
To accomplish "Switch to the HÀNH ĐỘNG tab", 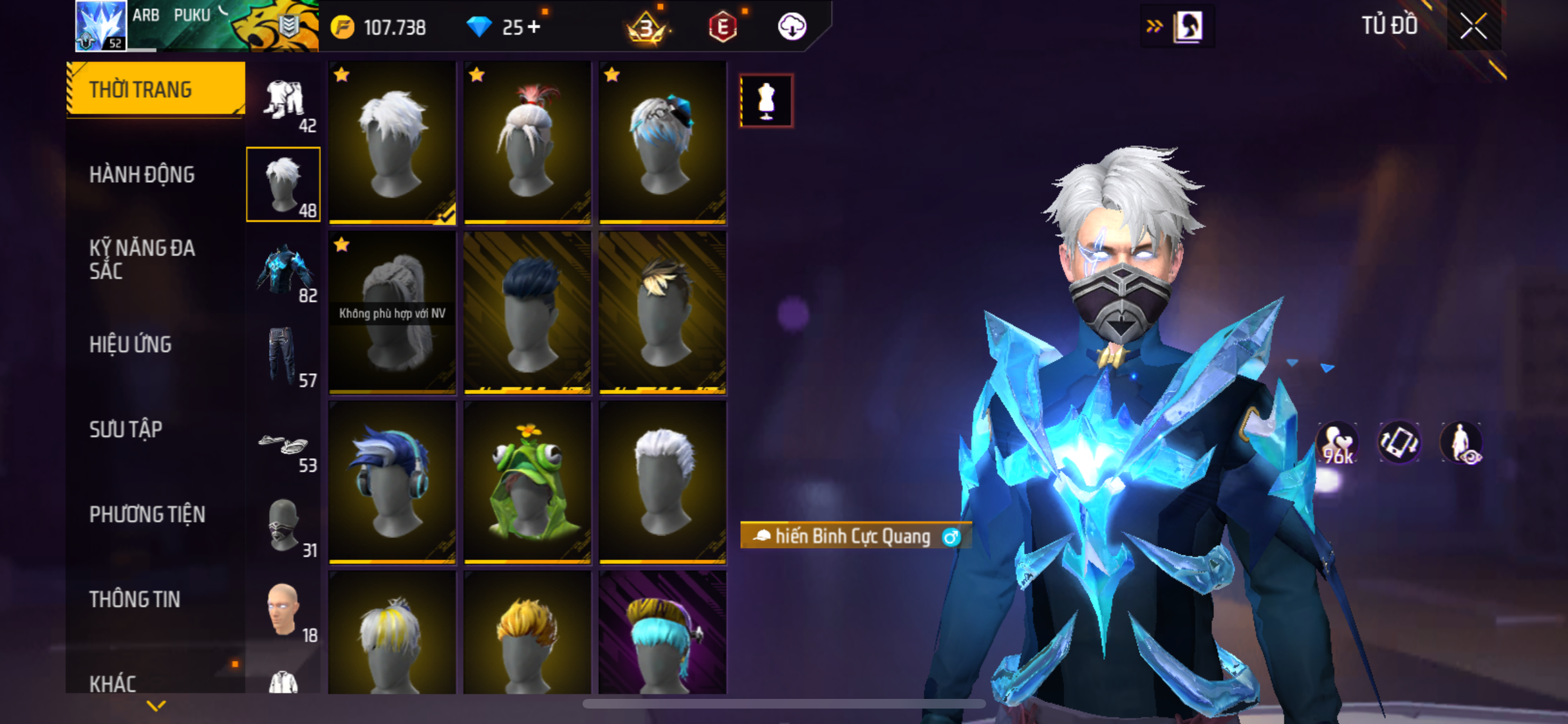I will tap(142, 175).
